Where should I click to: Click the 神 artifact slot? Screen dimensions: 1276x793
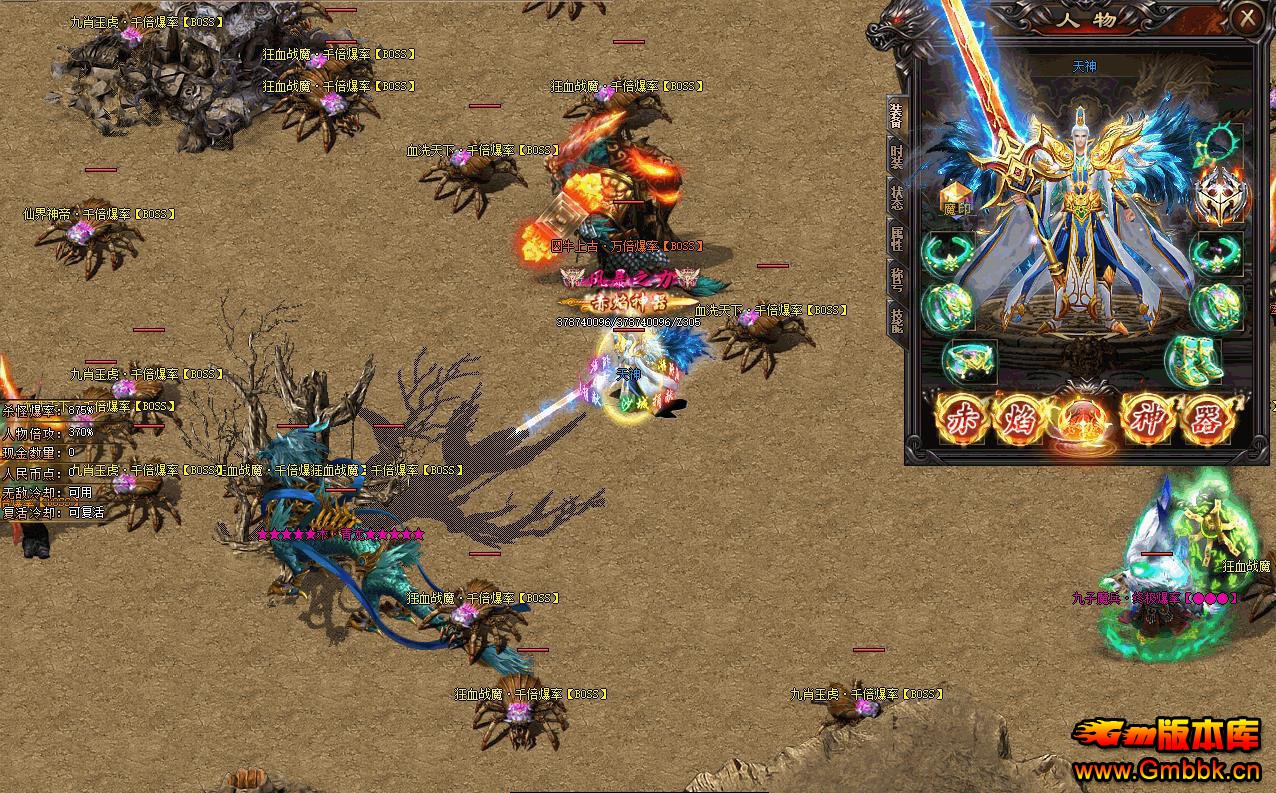pos(1146,420)
